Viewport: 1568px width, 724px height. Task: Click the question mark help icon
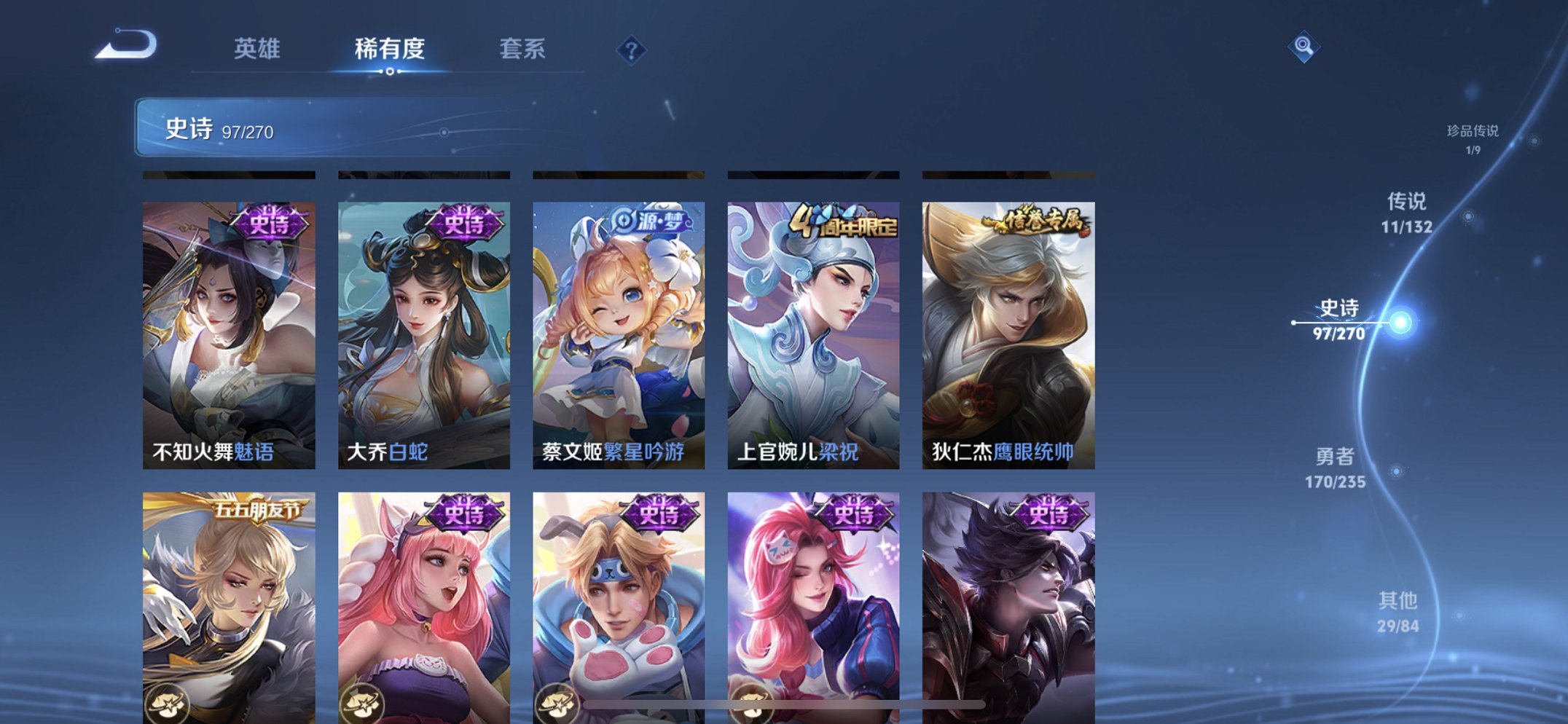[x=631, y=50]
